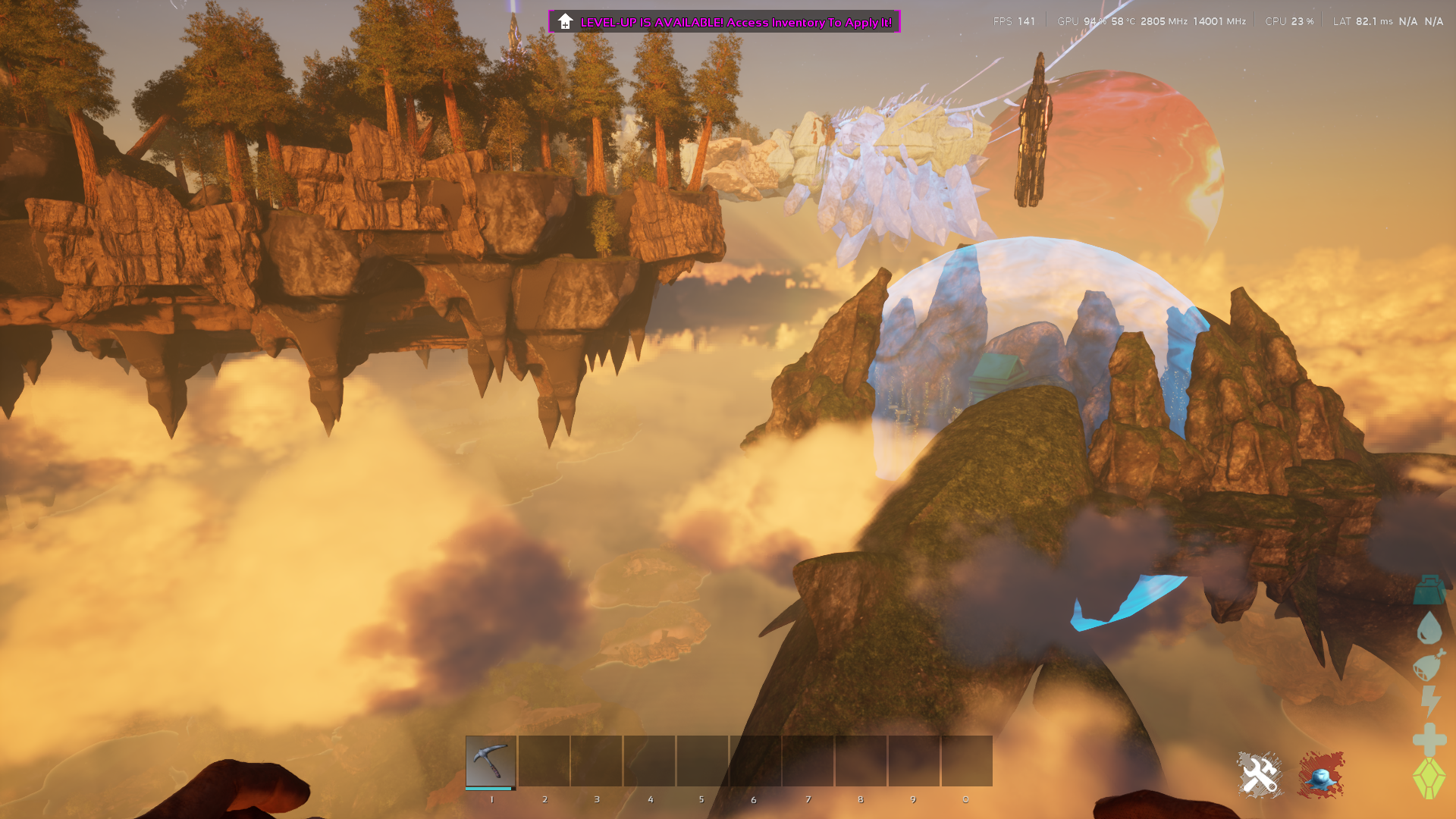1456x819 pixels.
Task: Click the blue blob on red status icon
Action: click(x=1320, y=775)
